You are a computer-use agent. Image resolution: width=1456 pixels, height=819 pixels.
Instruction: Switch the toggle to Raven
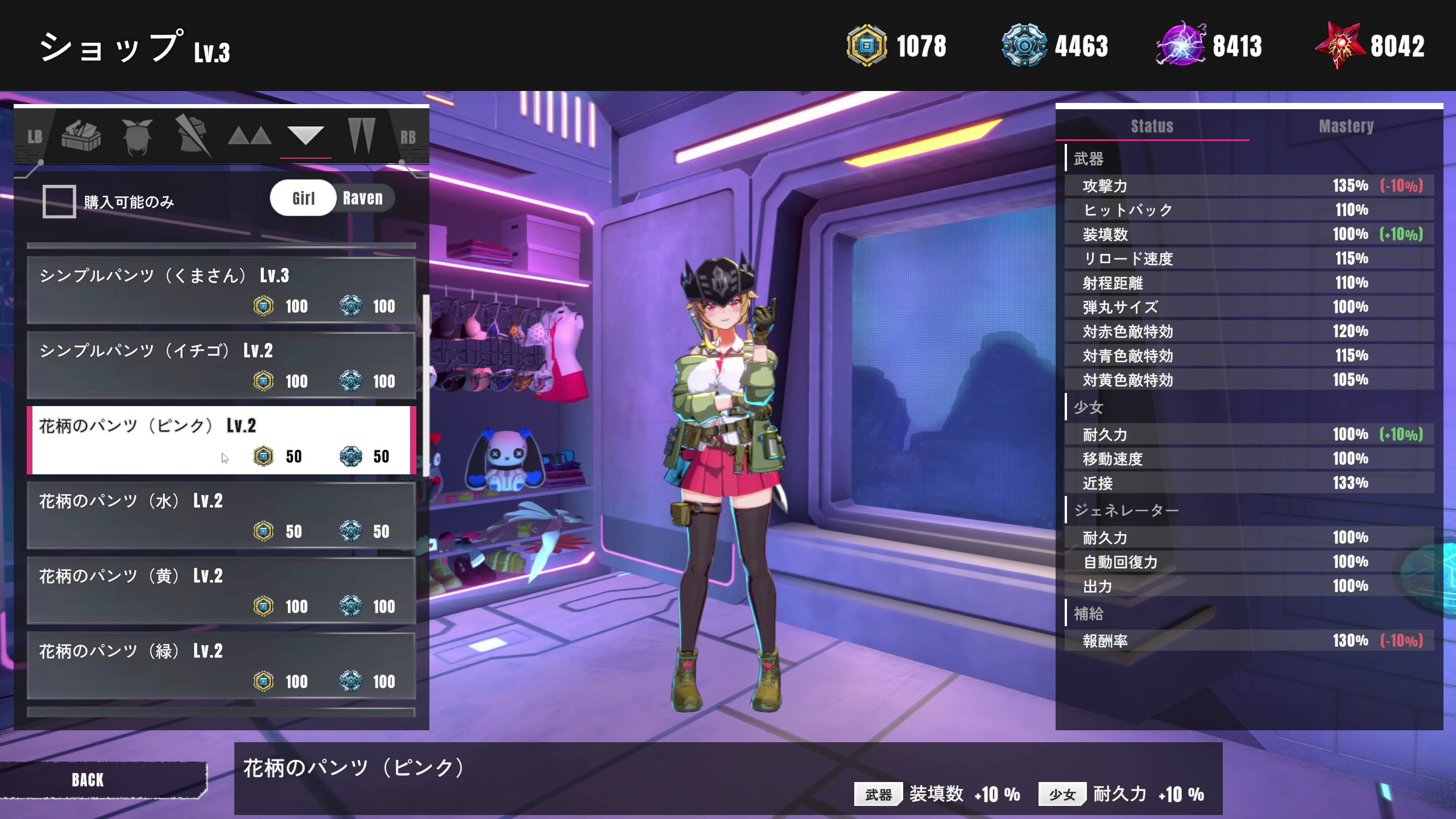(363, 198)
